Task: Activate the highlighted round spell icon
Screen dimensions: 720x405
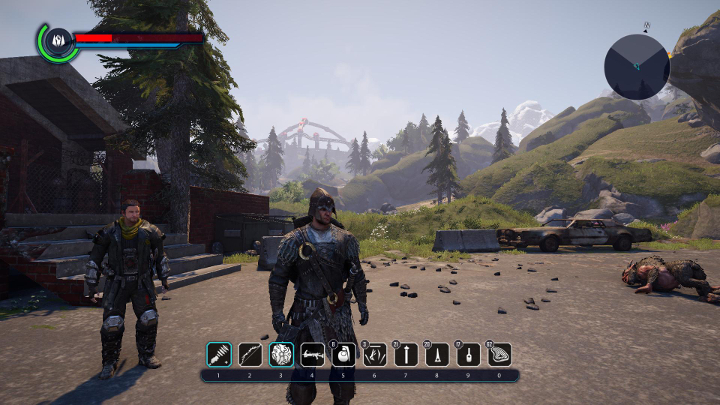Action: tap(281, 354)
